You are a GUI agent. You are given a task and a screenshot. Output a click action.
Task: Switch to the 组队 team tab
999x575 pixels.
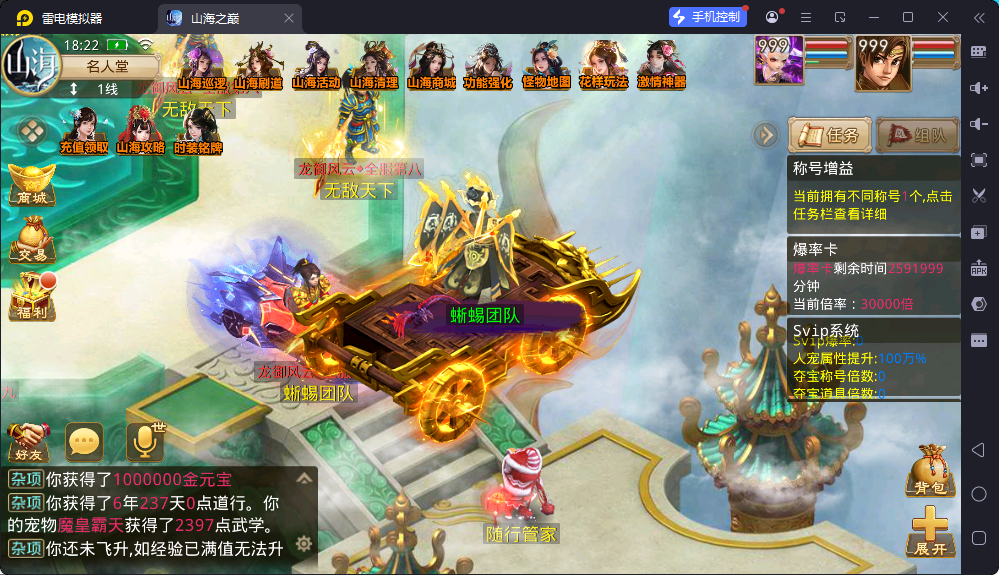917,135
